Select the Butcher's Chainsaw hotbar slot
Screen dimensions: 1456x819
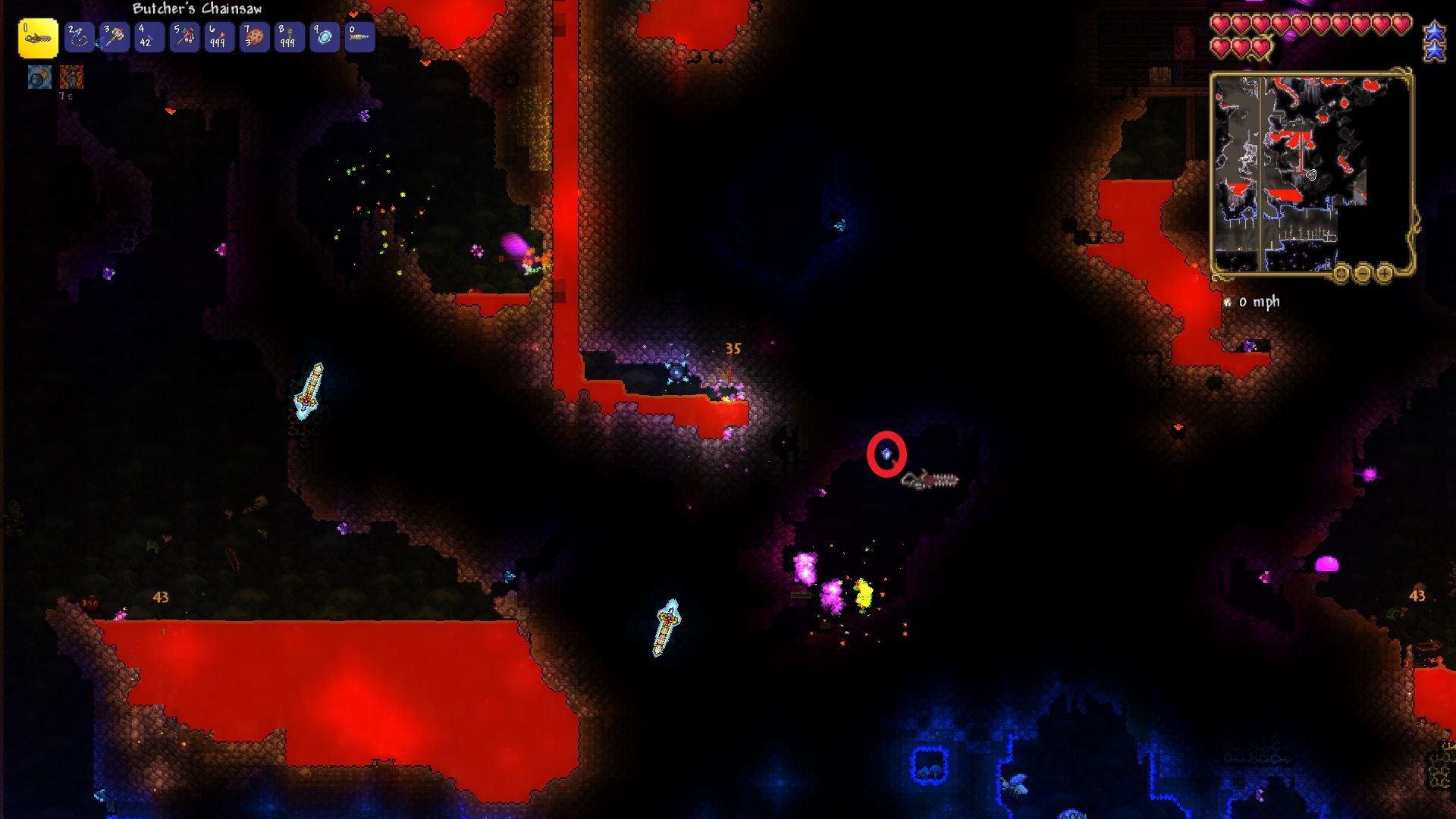point(38,38)
